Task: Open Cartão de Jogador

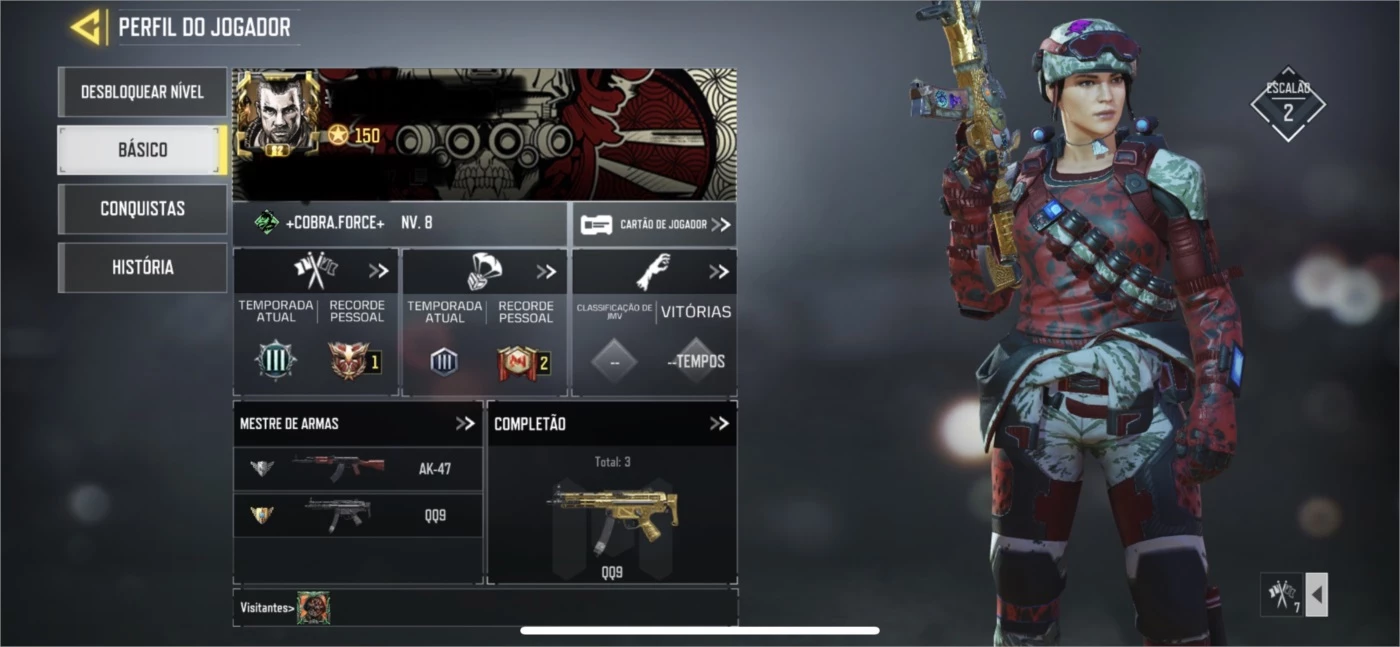Action: point(655,225)
